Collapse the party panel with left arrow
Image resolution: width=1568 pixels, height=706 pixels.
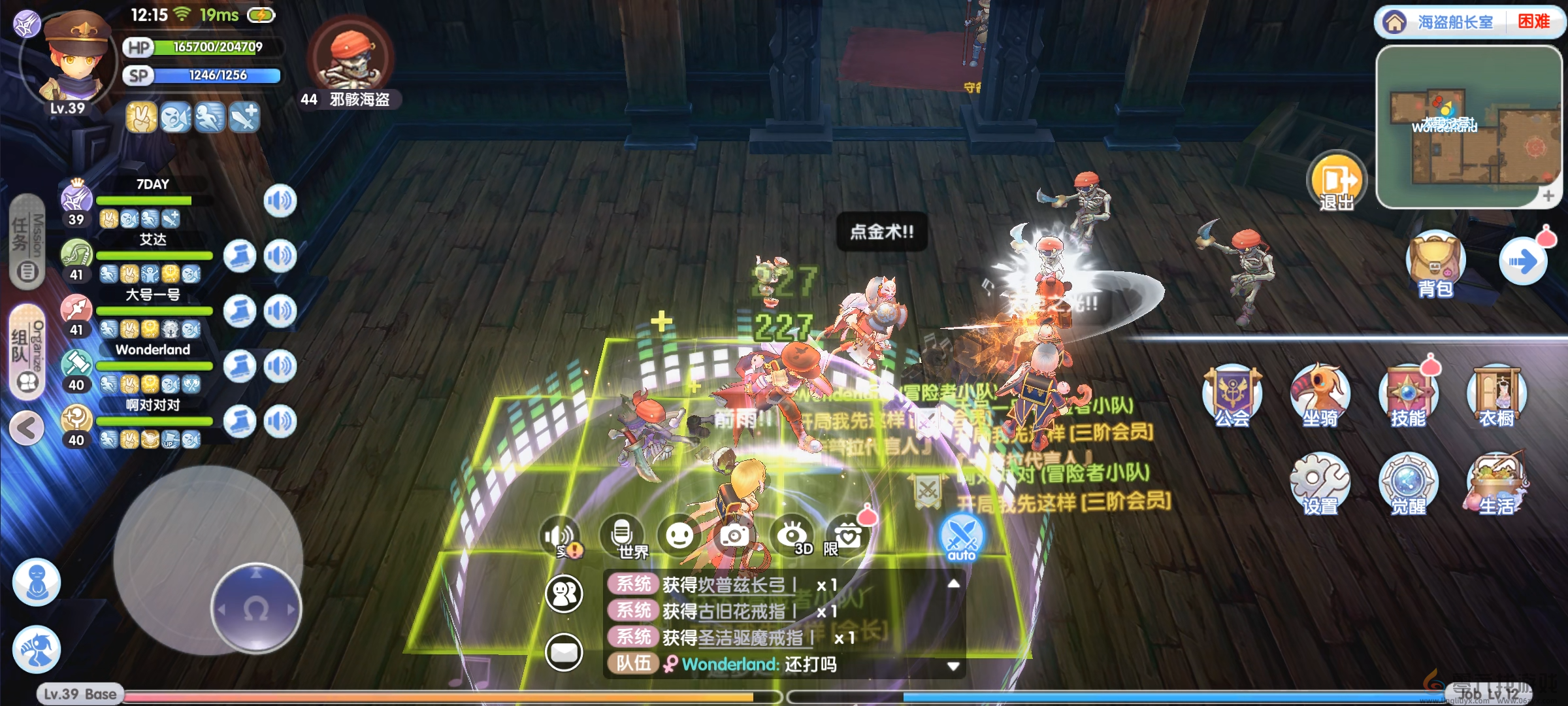[x=27, y=429]
